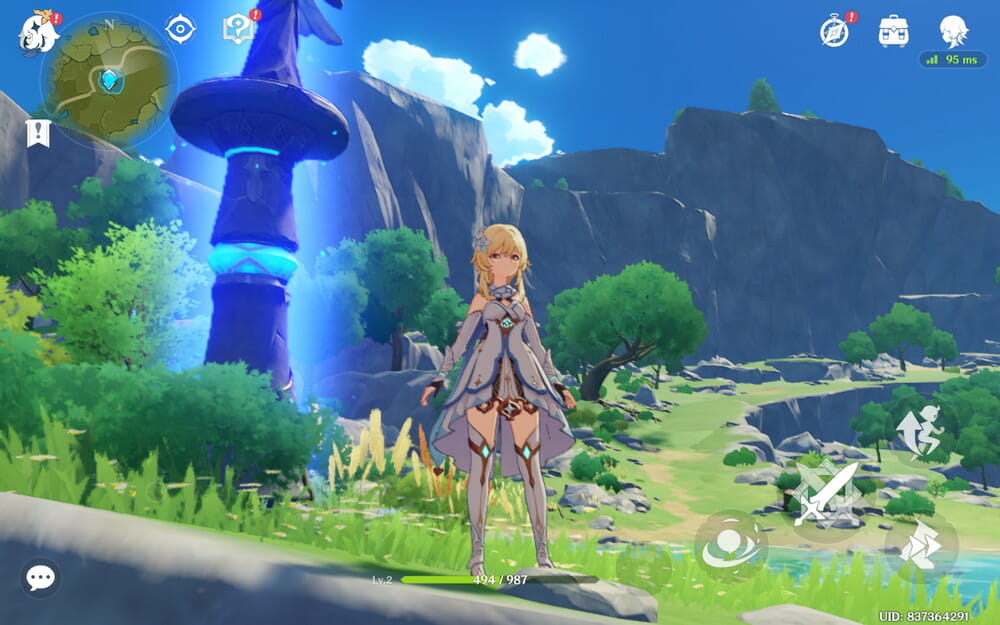Open the Paimon menu
The width and height of the screenshot is (1000, 625).
tap(37, 32)
